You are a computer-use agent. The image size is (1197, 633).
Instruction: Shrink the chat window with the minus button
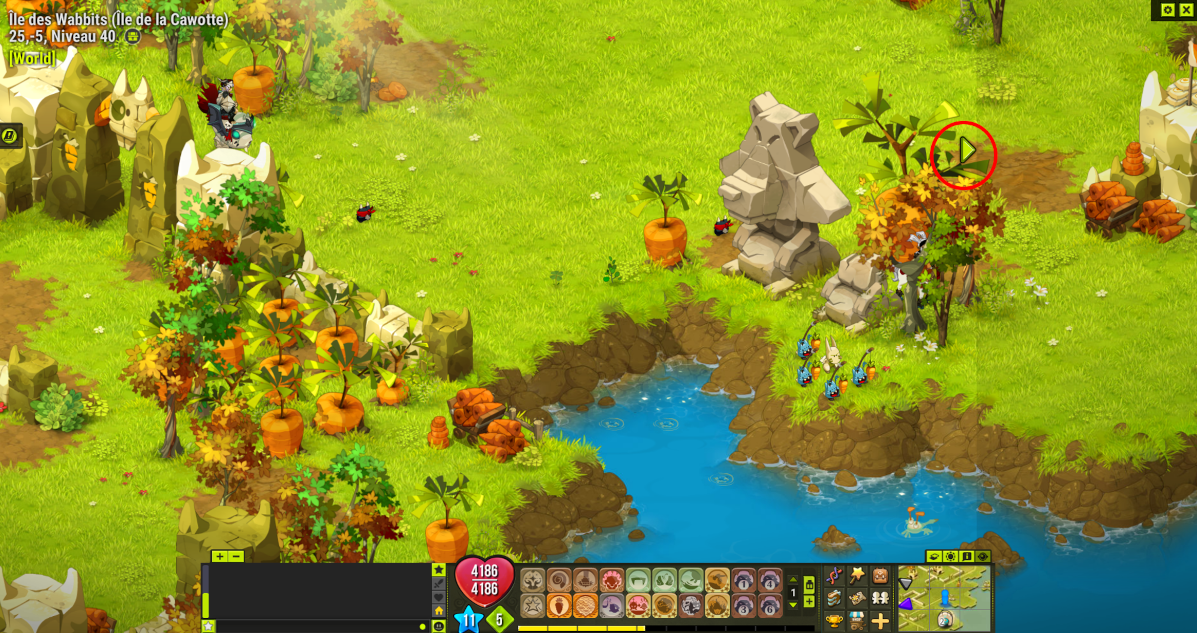[x=236, y=556]
